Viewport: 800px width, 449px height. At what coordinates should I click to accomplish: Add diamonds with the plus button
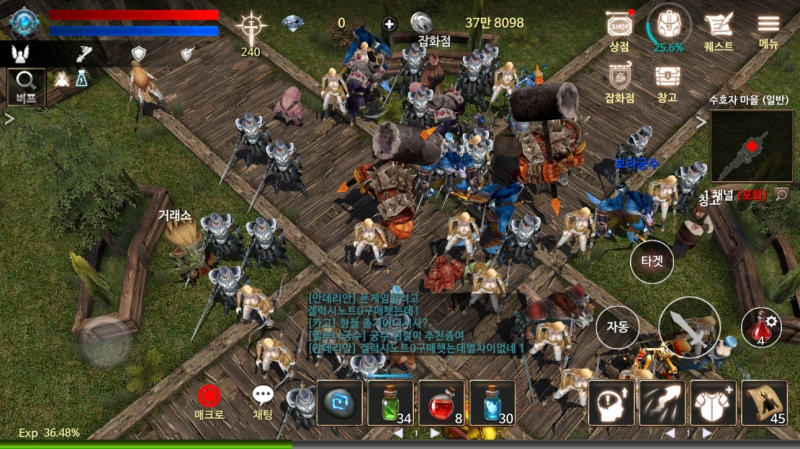389,23
